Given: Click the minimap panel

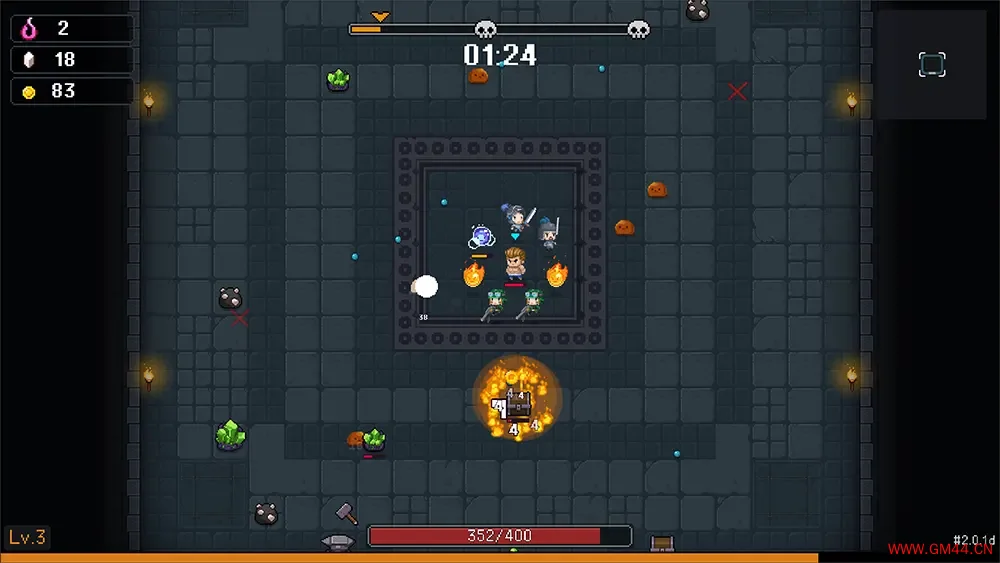Looking at the screenshot, I should click(x=931, y=65).
